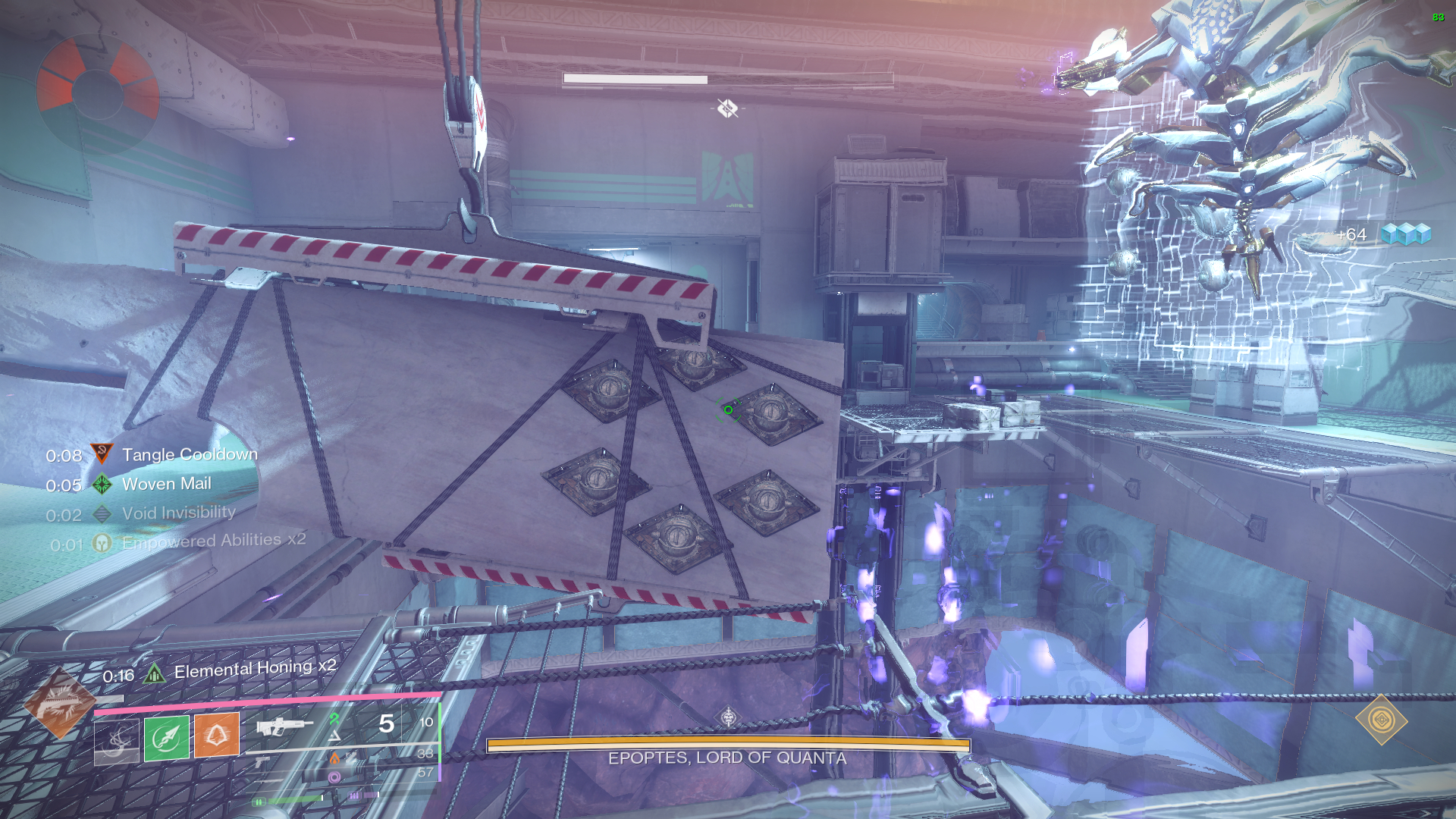Click the Tangle Cooldown debuff icon

pos(102,454)
